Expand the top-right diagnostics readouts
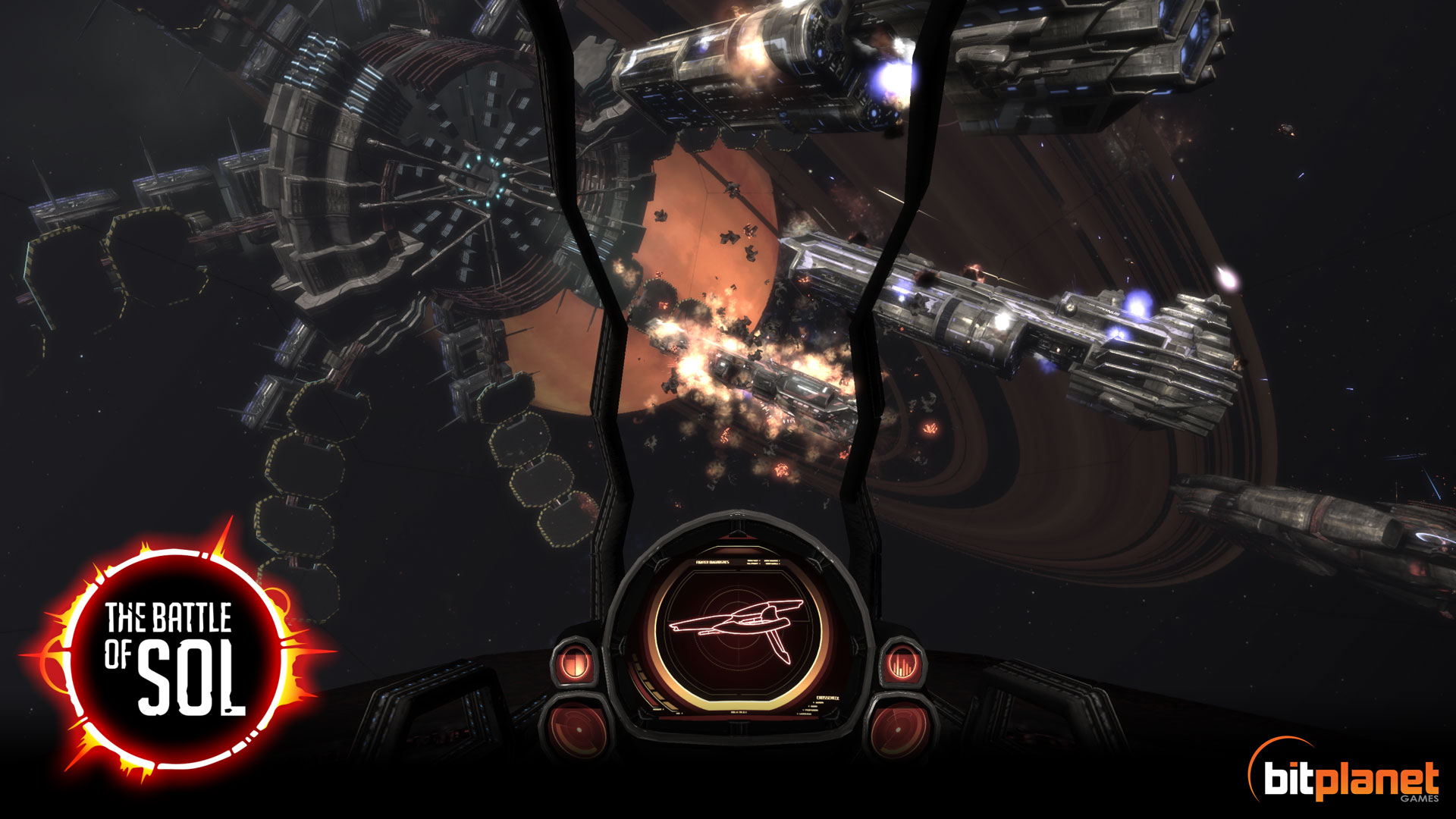The height and width of the screenshot is (819, 1456). coord(762,561)
